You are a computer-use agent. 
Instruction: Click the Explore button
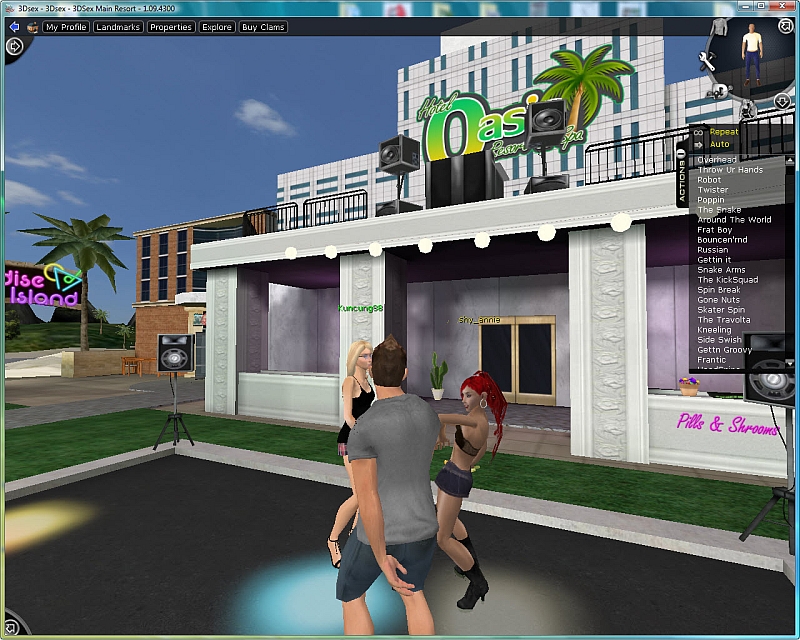tap(217, 27)
